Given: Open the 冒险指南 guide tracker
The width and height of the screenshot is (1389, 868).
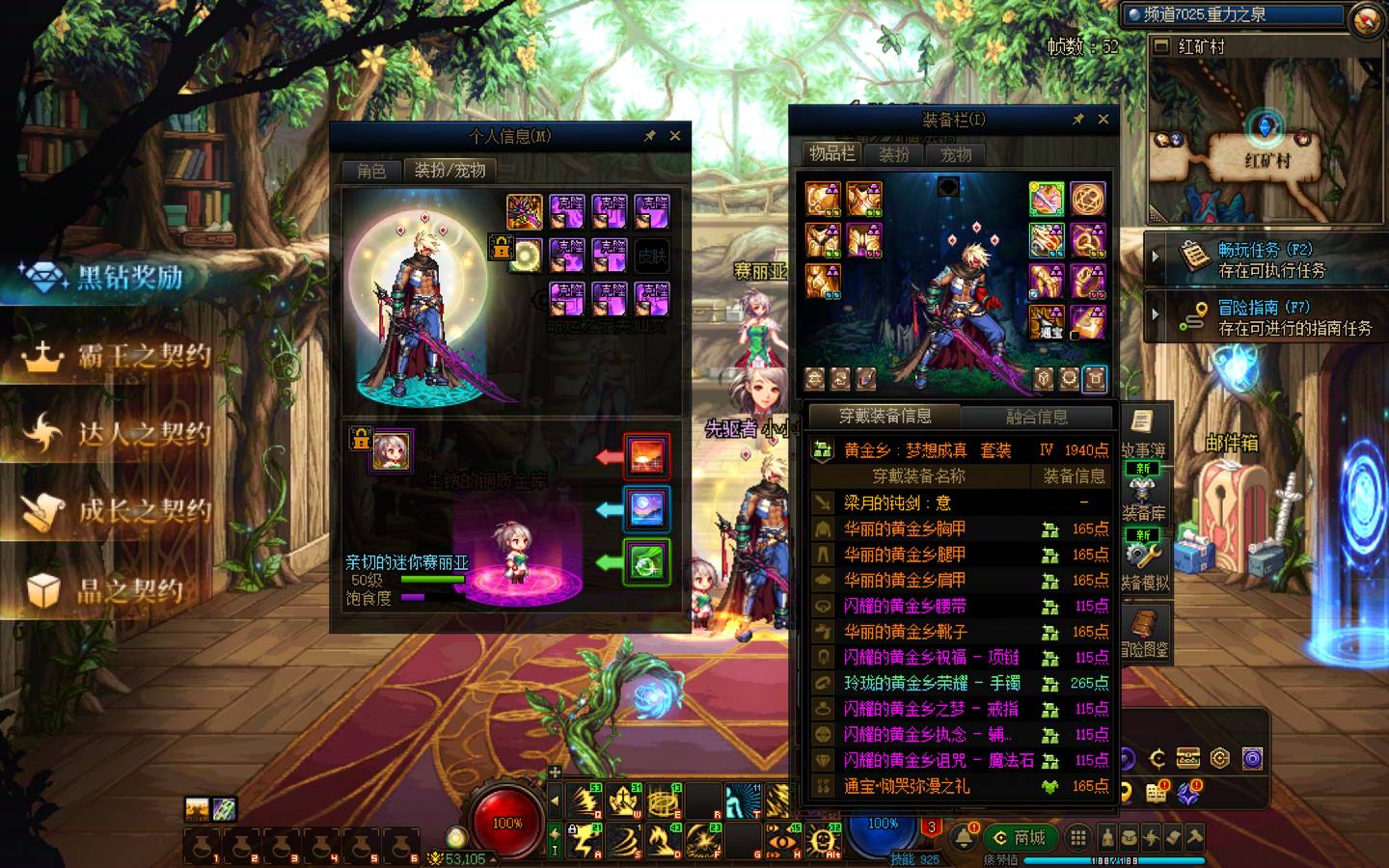Looking at the screenshot, I should (1273, 317).
